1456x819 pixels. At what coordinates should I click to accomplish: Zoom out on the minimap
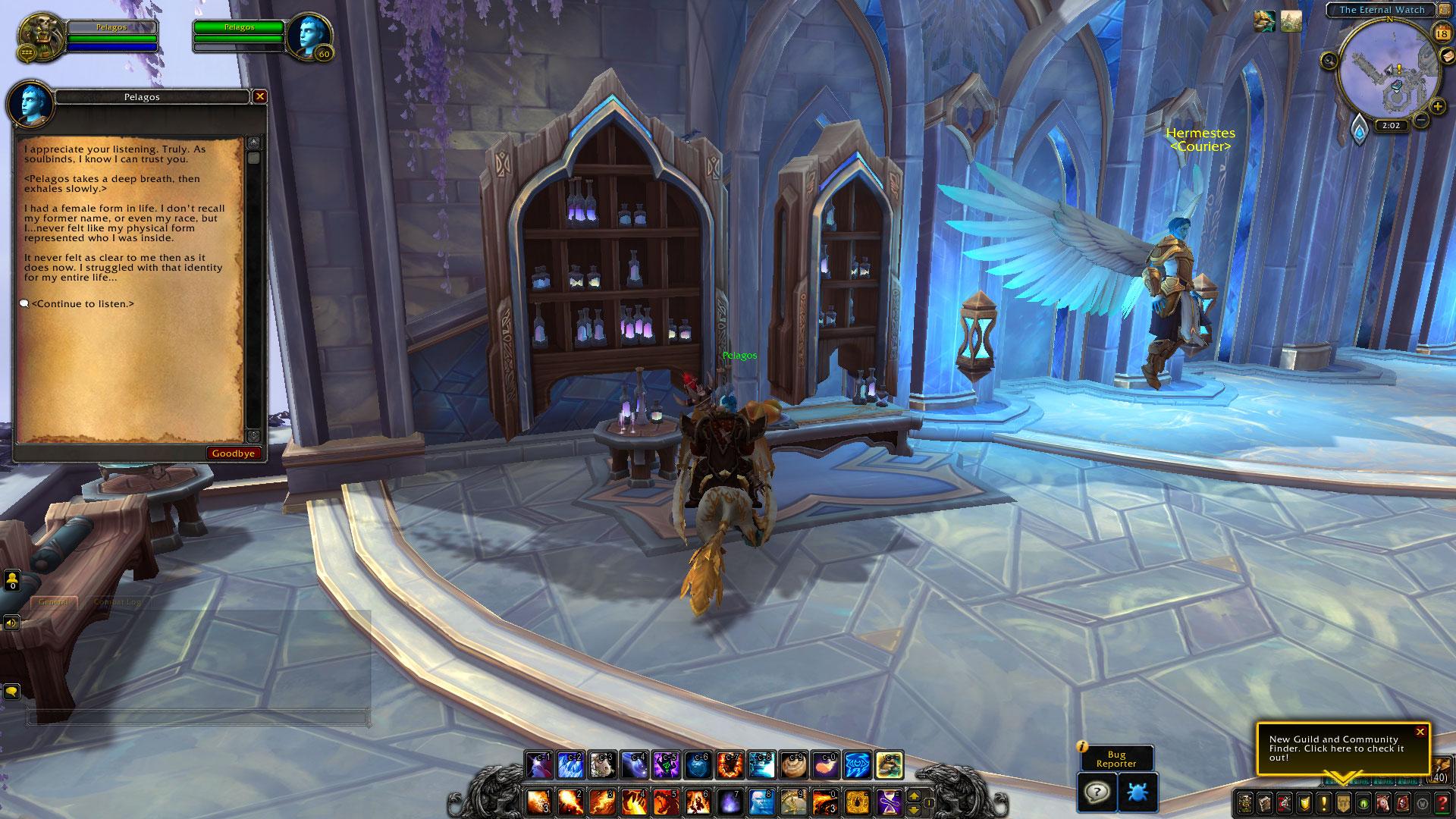point(1422,120)
